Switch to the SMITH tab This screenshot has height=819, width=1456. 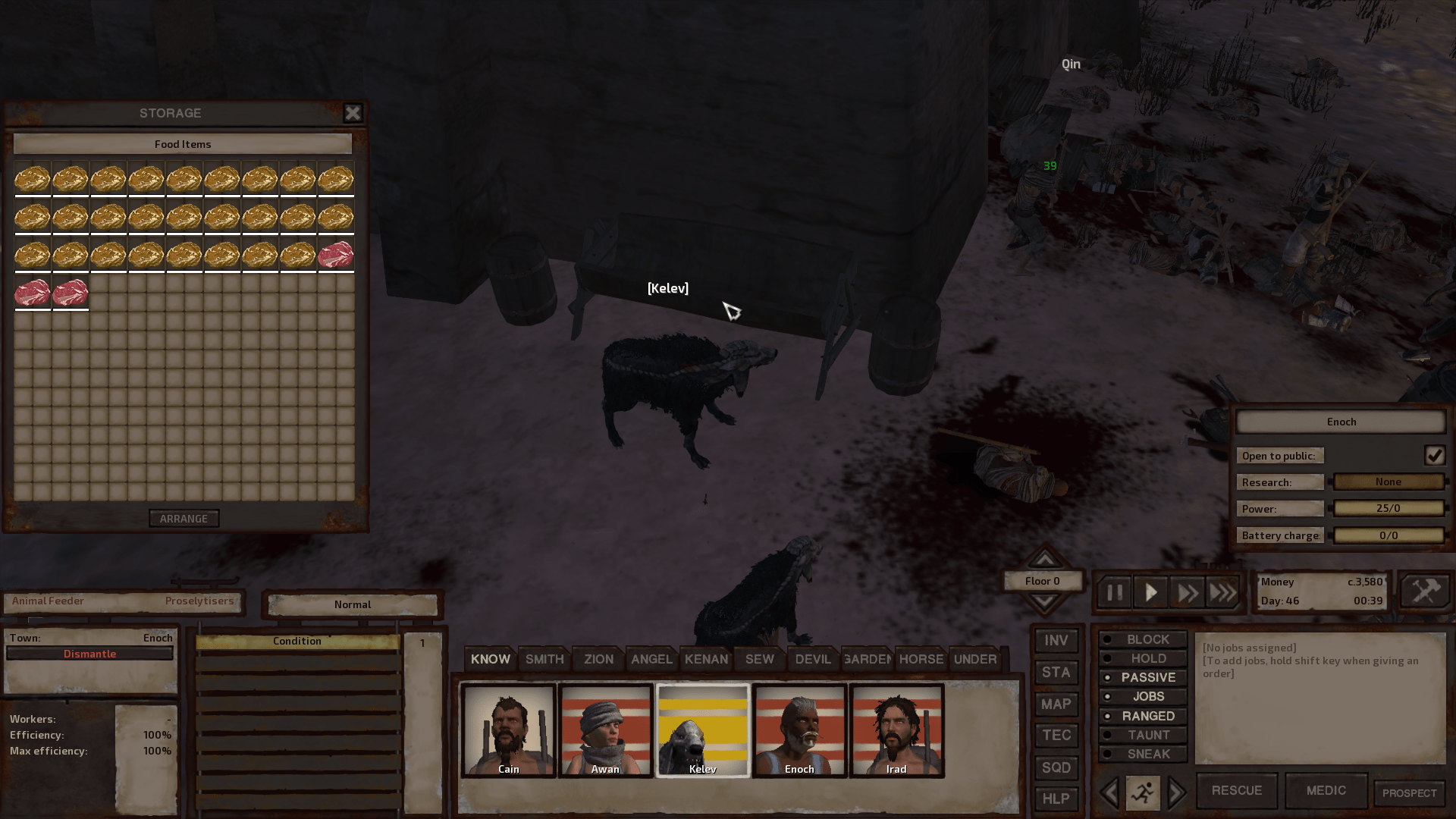[x=544, y=659]
